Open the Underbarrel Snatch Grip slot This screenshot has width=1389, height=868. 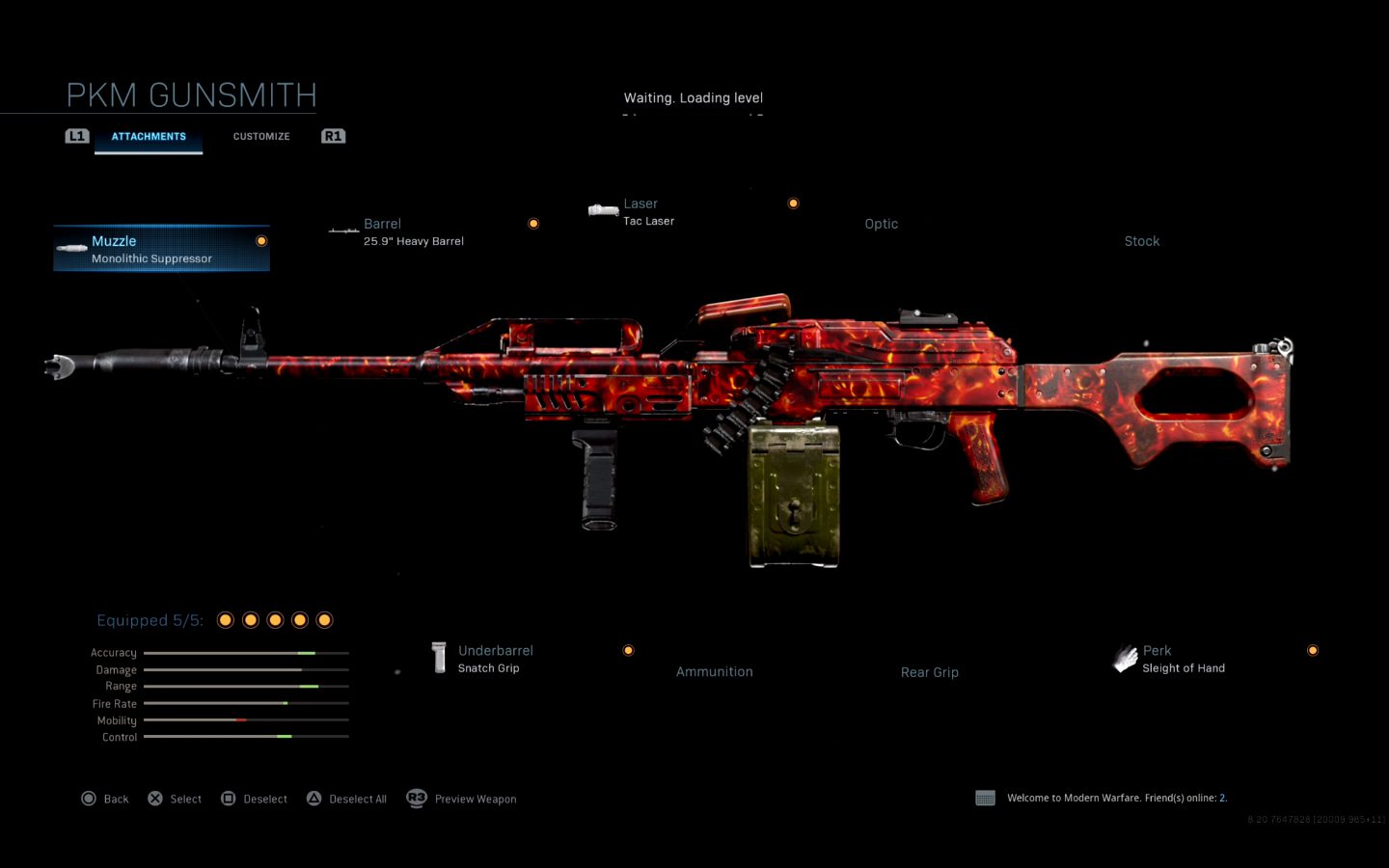495,659
